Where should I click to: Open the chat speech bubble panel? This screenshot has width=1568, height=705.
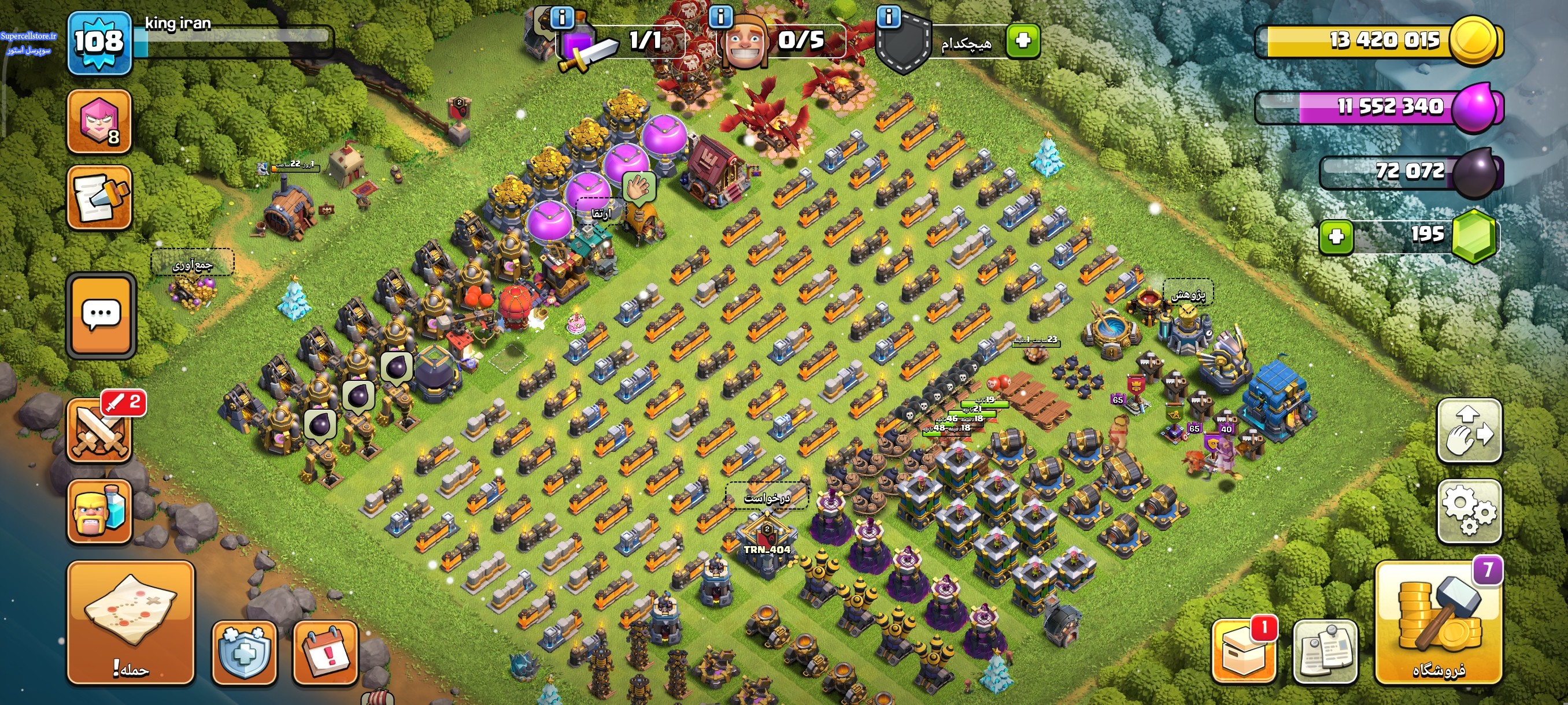[101, 314]
